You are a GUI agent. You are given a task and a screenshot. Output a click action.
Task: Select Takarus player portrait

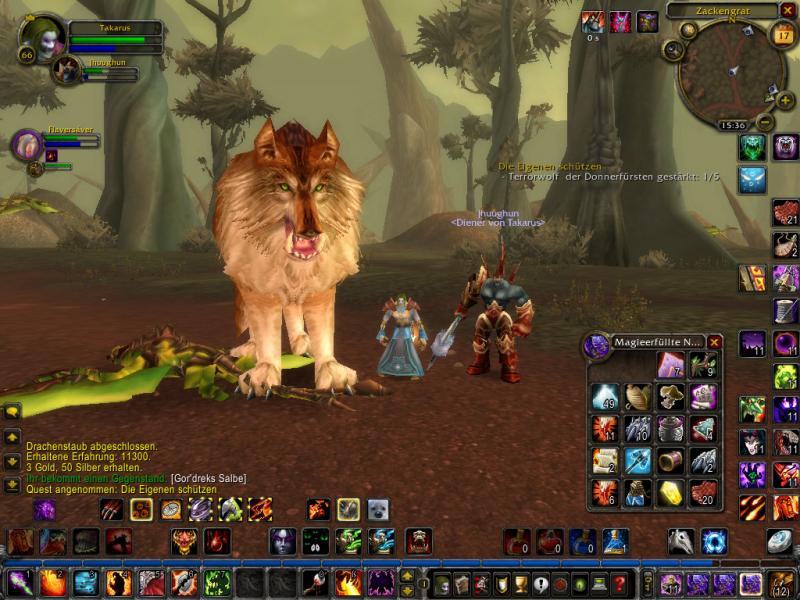click(42, 38)
